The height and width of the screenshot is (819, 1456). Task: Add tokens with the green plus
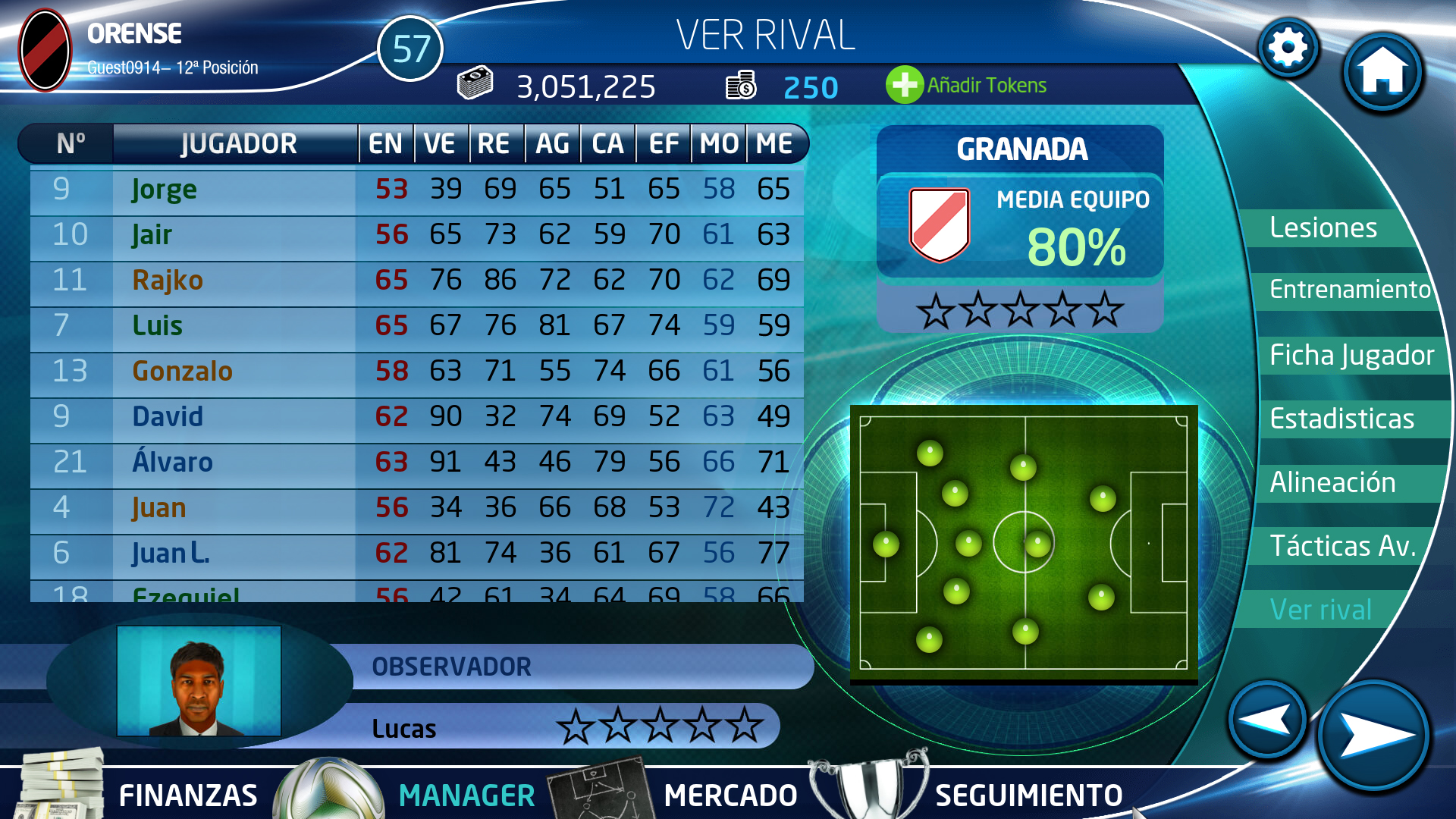click(x=904, y=85)
